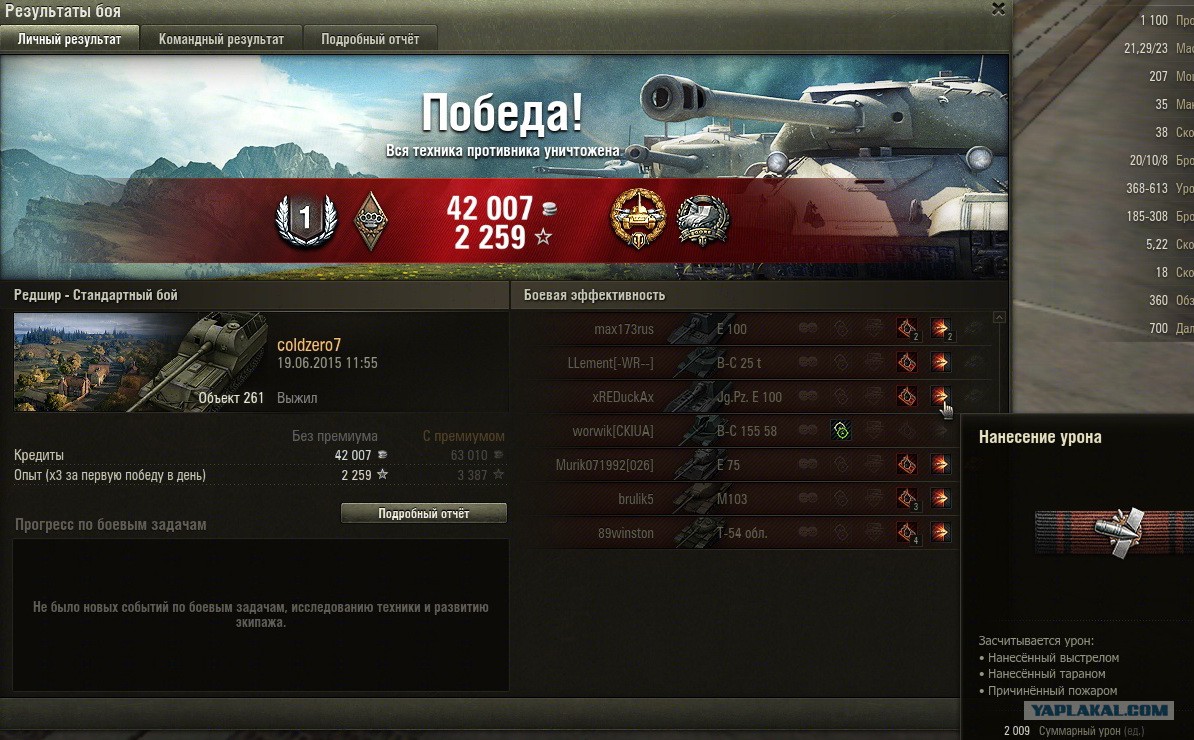
Task: Click the Объект 261 vehicle thumbnail
Action: click(141, 362)
